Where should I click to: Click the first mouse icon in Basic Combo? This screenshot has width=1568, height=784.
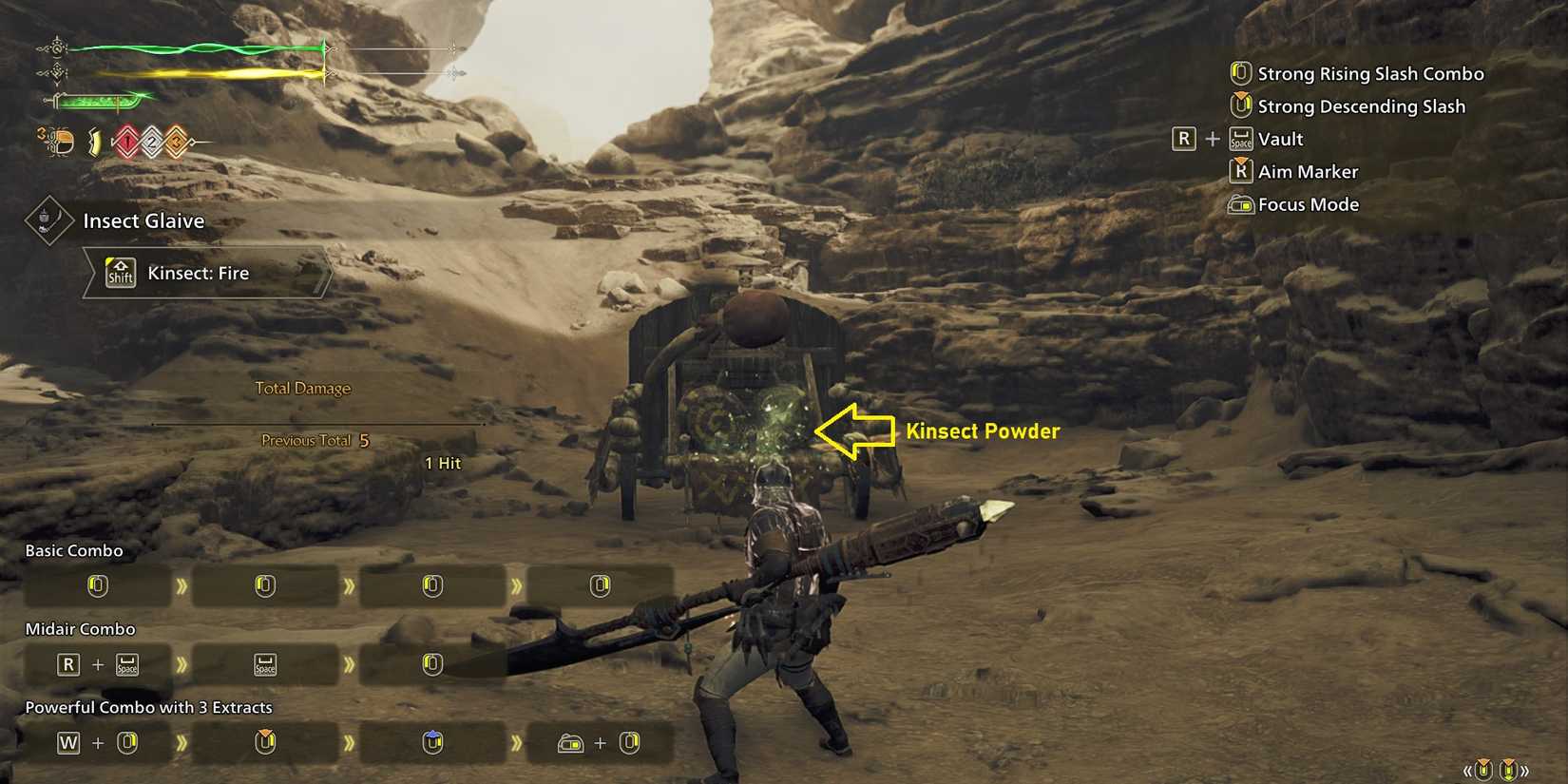98,586
